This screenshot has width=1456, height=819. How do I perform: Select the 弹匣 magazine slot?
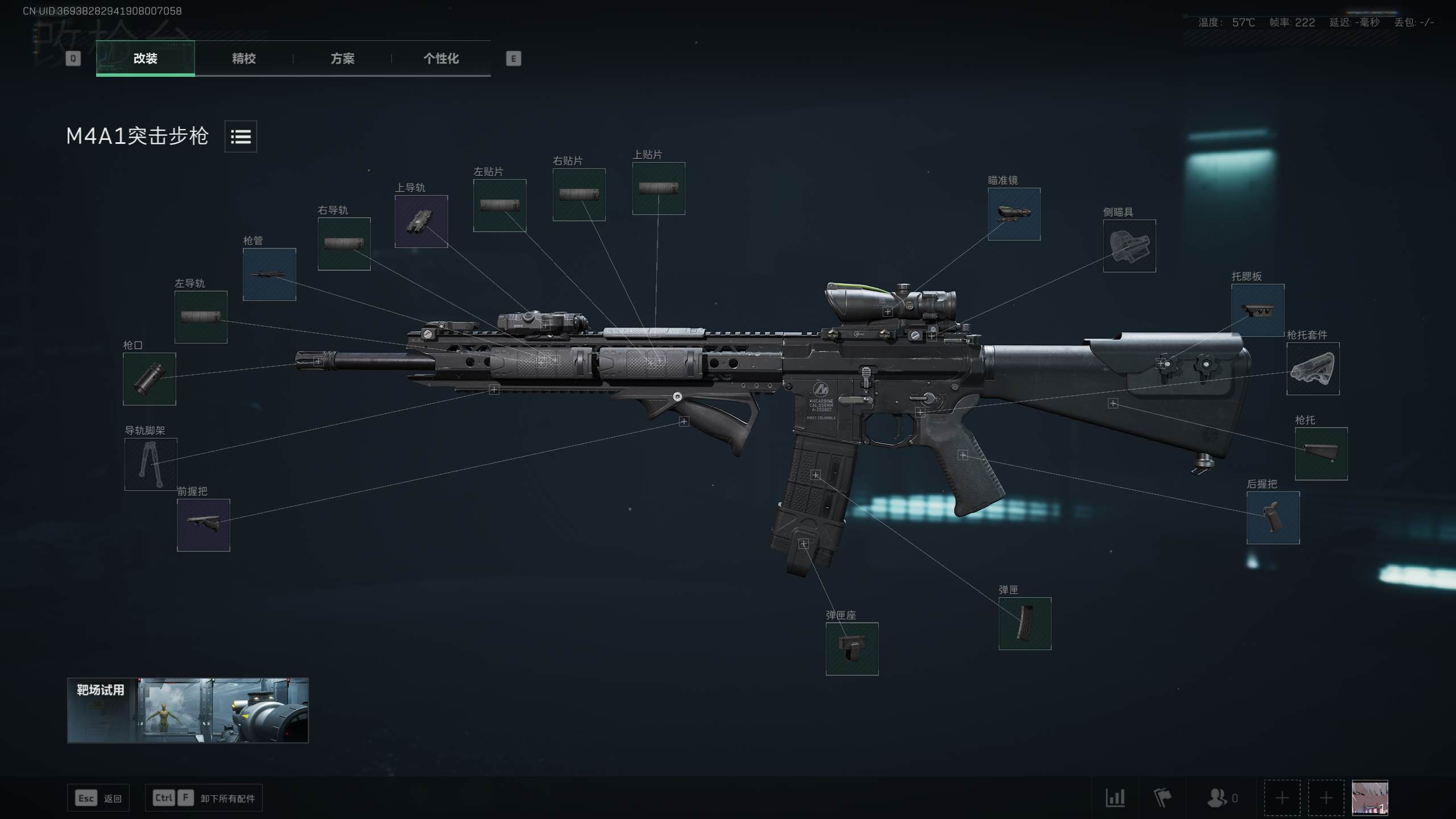pos(1024,623)
